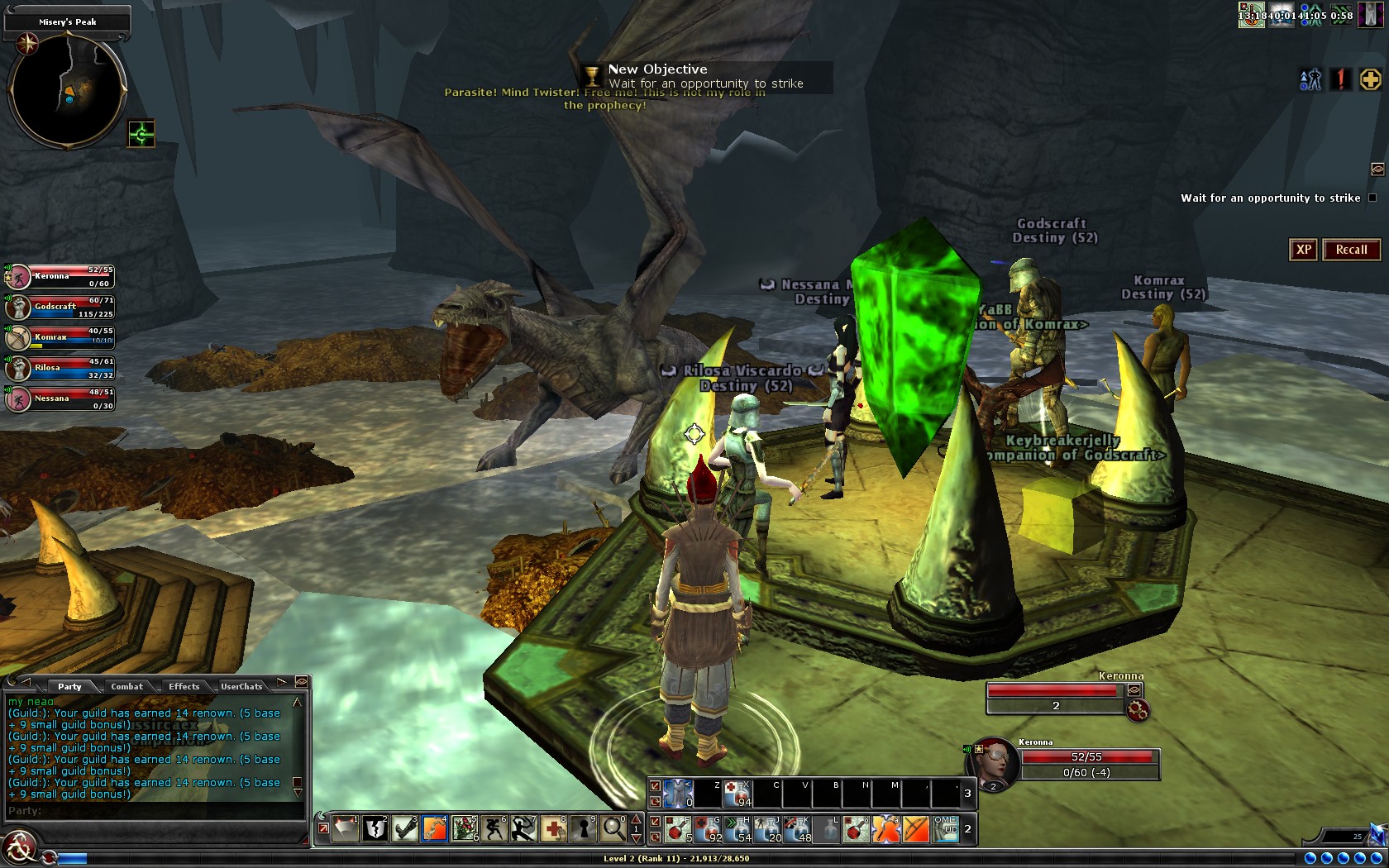Use the broken shield ability icon
The height and width of the screenshot is (868, 1389).
pyautogui.click(x=376, y=828)
